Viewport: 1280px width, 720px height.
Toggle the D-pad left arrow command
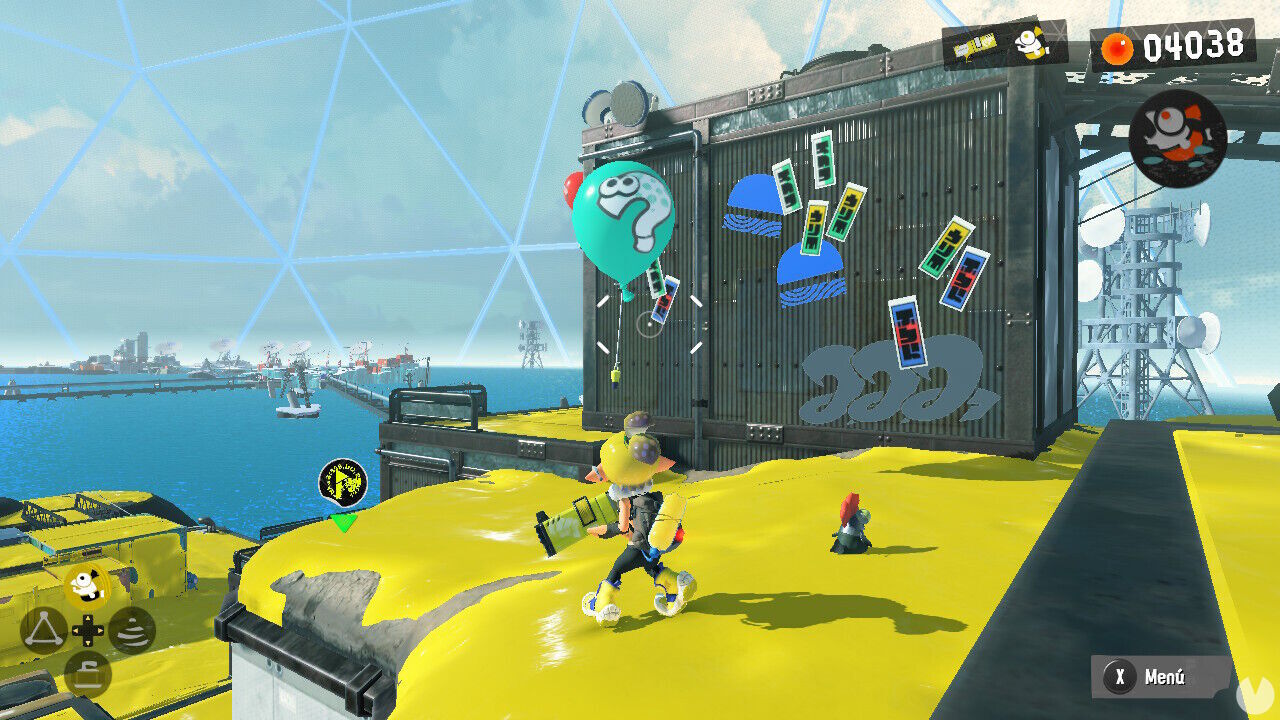click(77, 630)
